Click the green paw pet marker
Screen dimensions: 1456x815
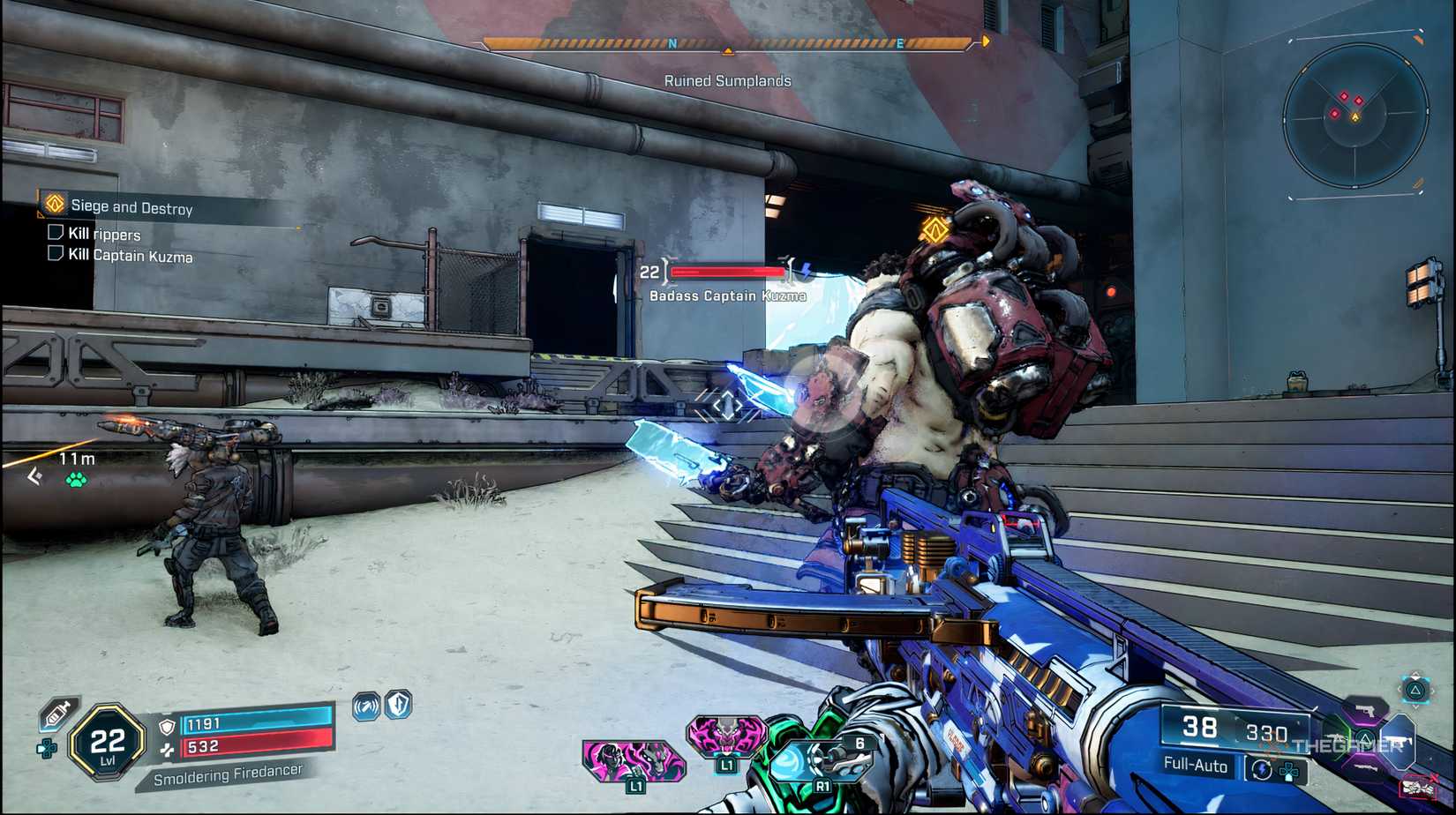(x=77, y=480)
